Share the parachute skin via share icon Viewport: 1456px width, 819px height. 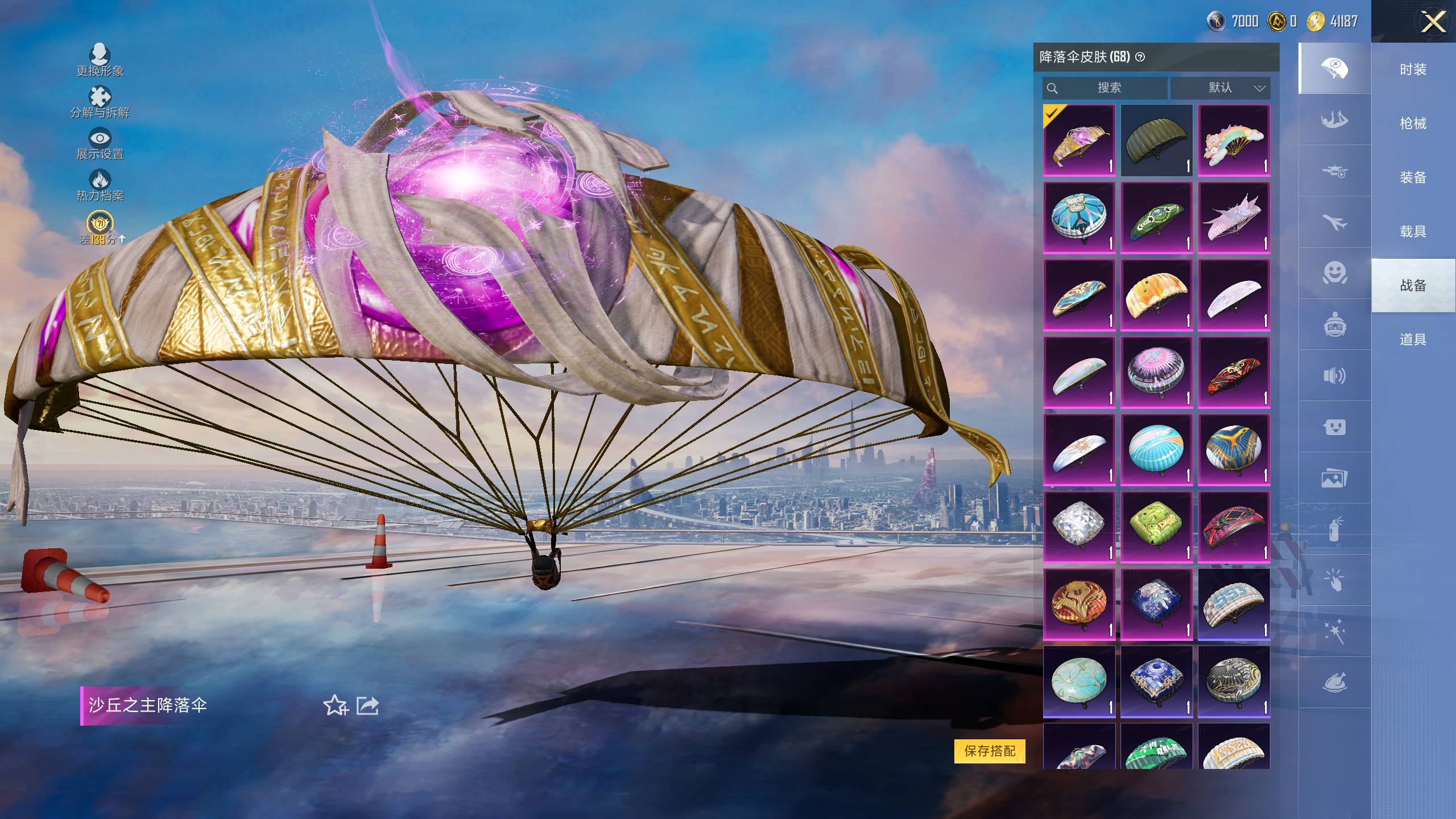367,706
